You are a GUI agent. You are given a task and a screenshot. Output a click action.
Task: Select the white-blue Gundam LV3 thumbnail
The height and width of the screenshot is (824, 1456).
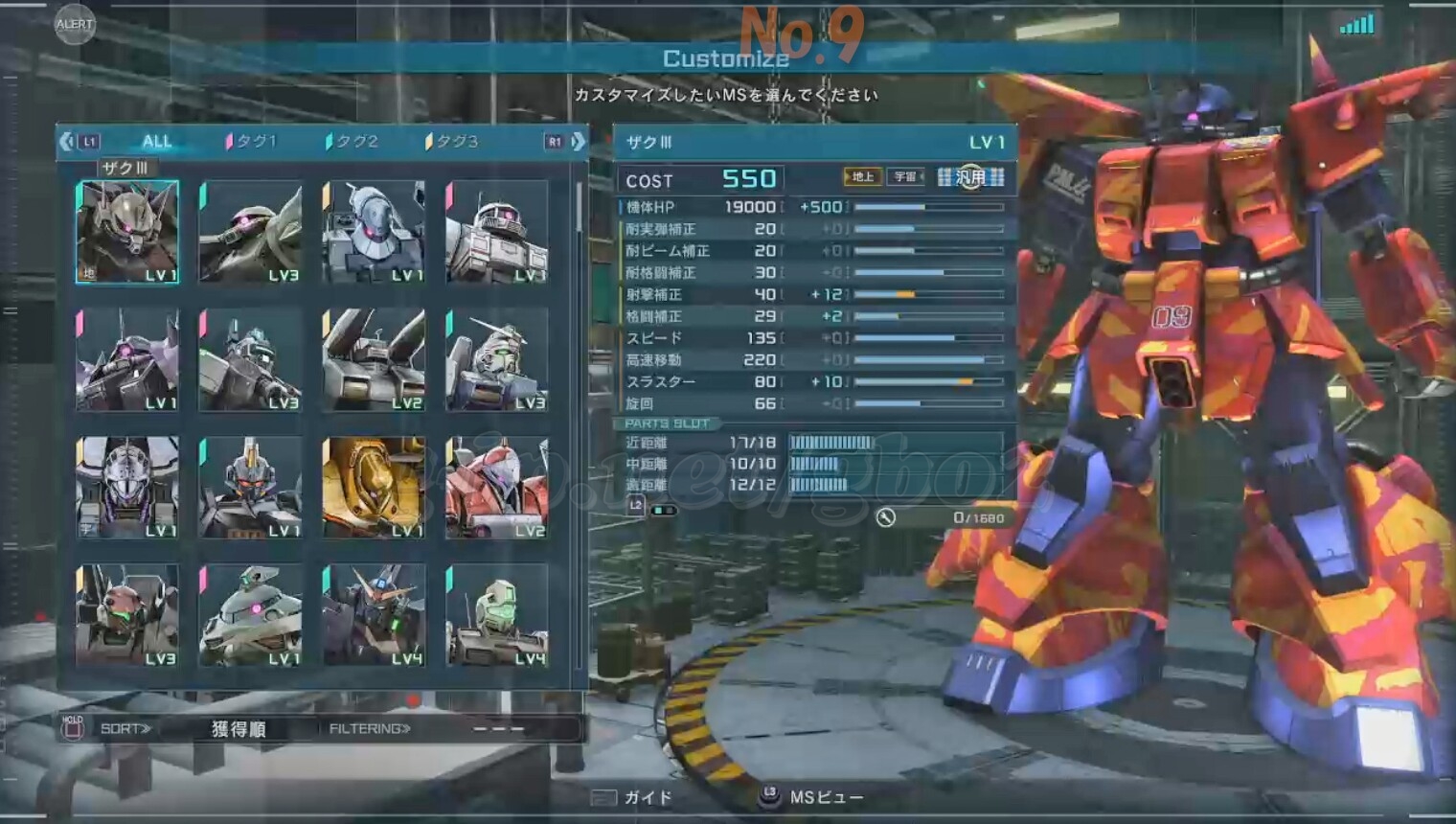click(x=496, y=359)
